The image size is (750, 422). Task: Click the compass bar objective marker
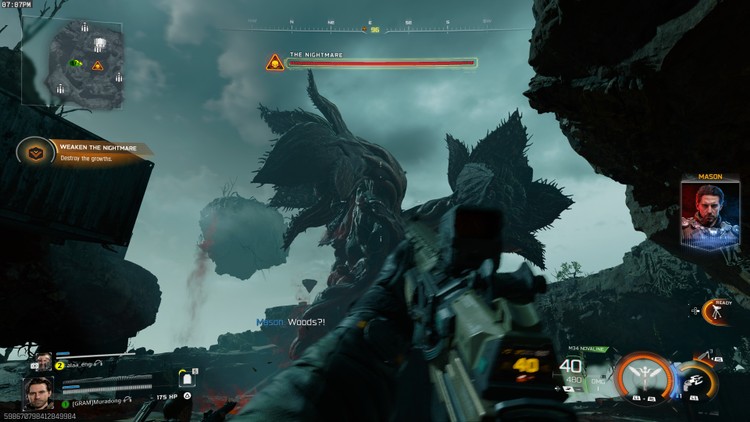(374, 29)
